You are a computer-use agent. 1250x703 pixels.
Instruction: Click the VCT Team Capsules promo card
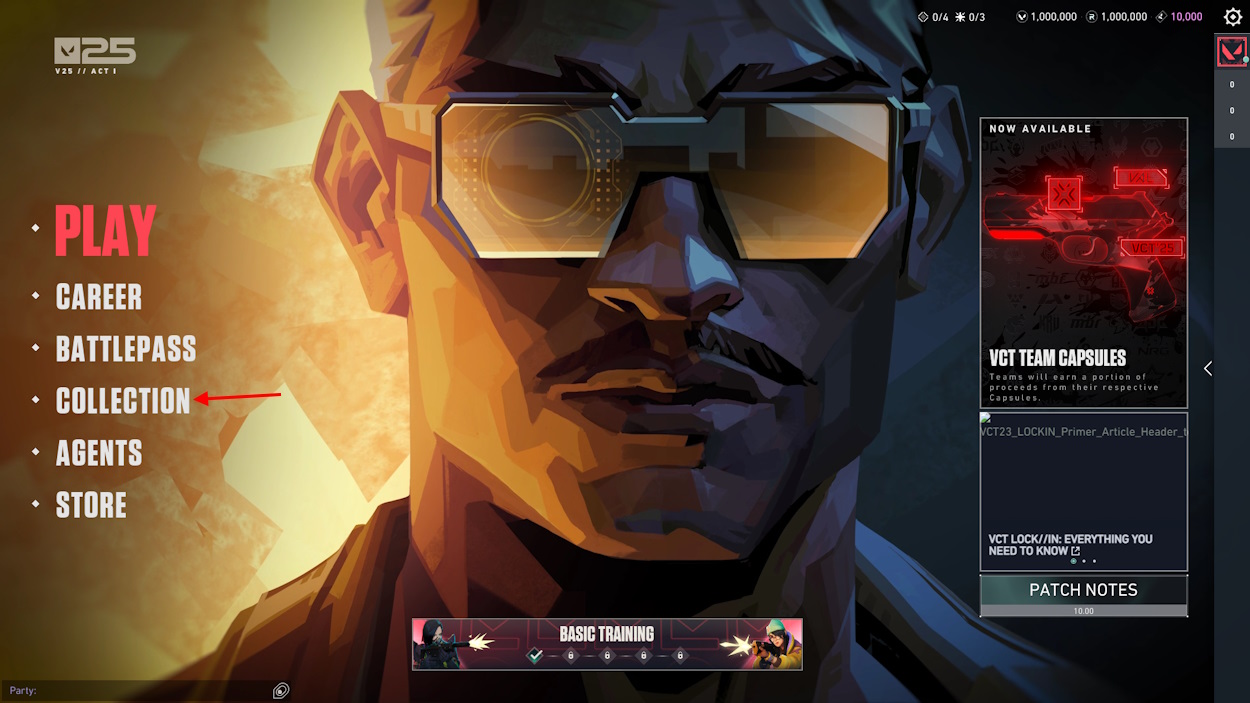click(1083, 262)
